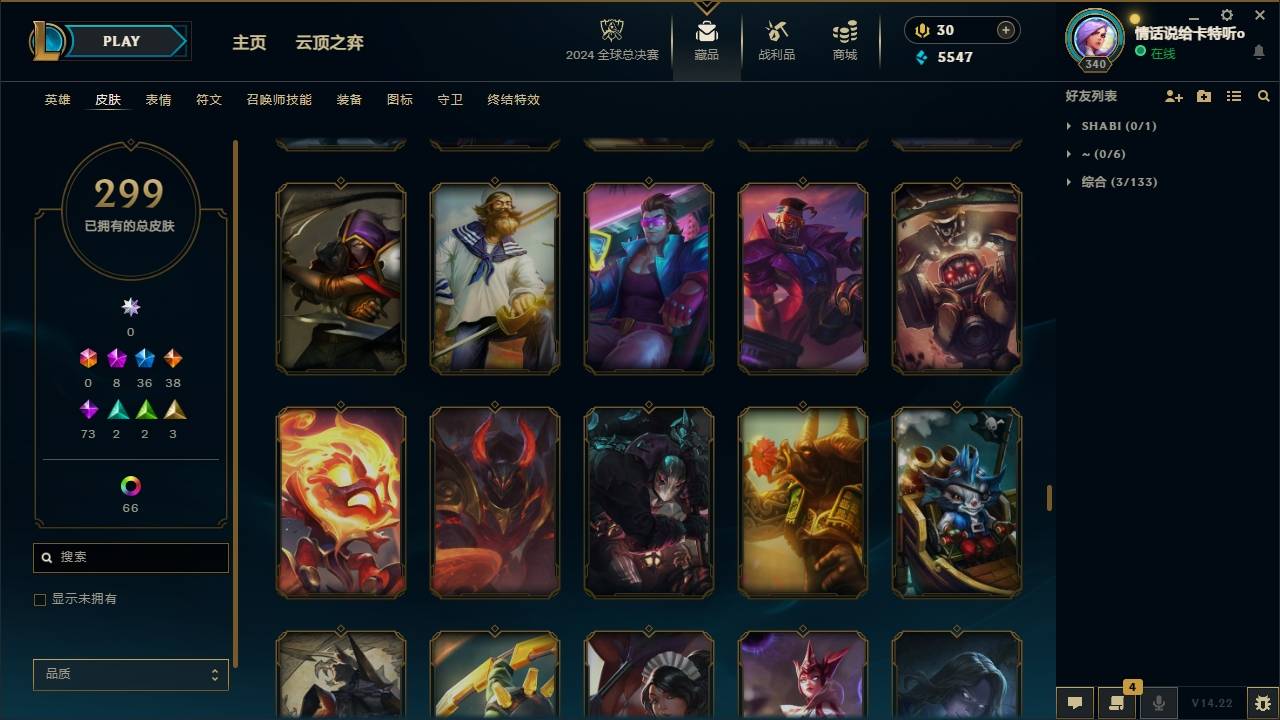Mute the microphone icon at bottom right
The width and height of the screenshot is (1280, 720).
1159,703
